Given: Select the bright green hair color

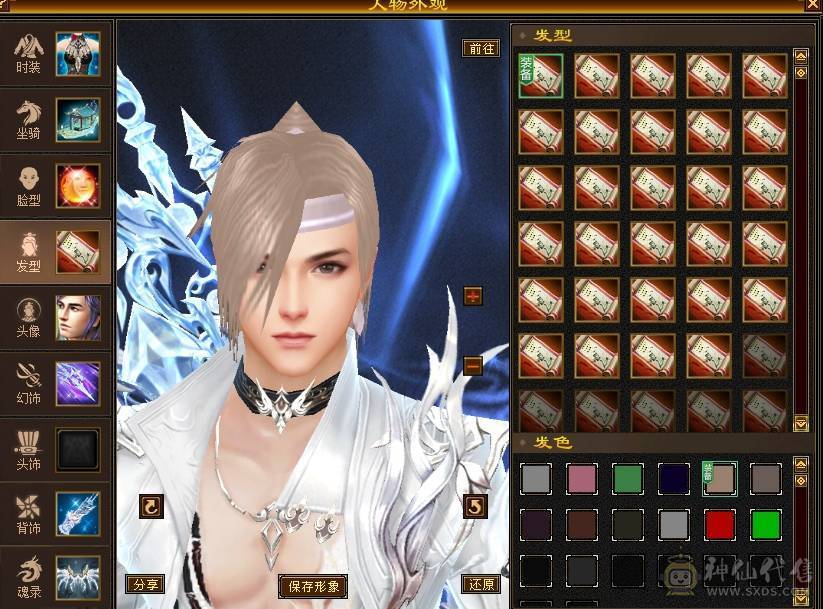Looking at the screenshot, I should pos(766,524).
